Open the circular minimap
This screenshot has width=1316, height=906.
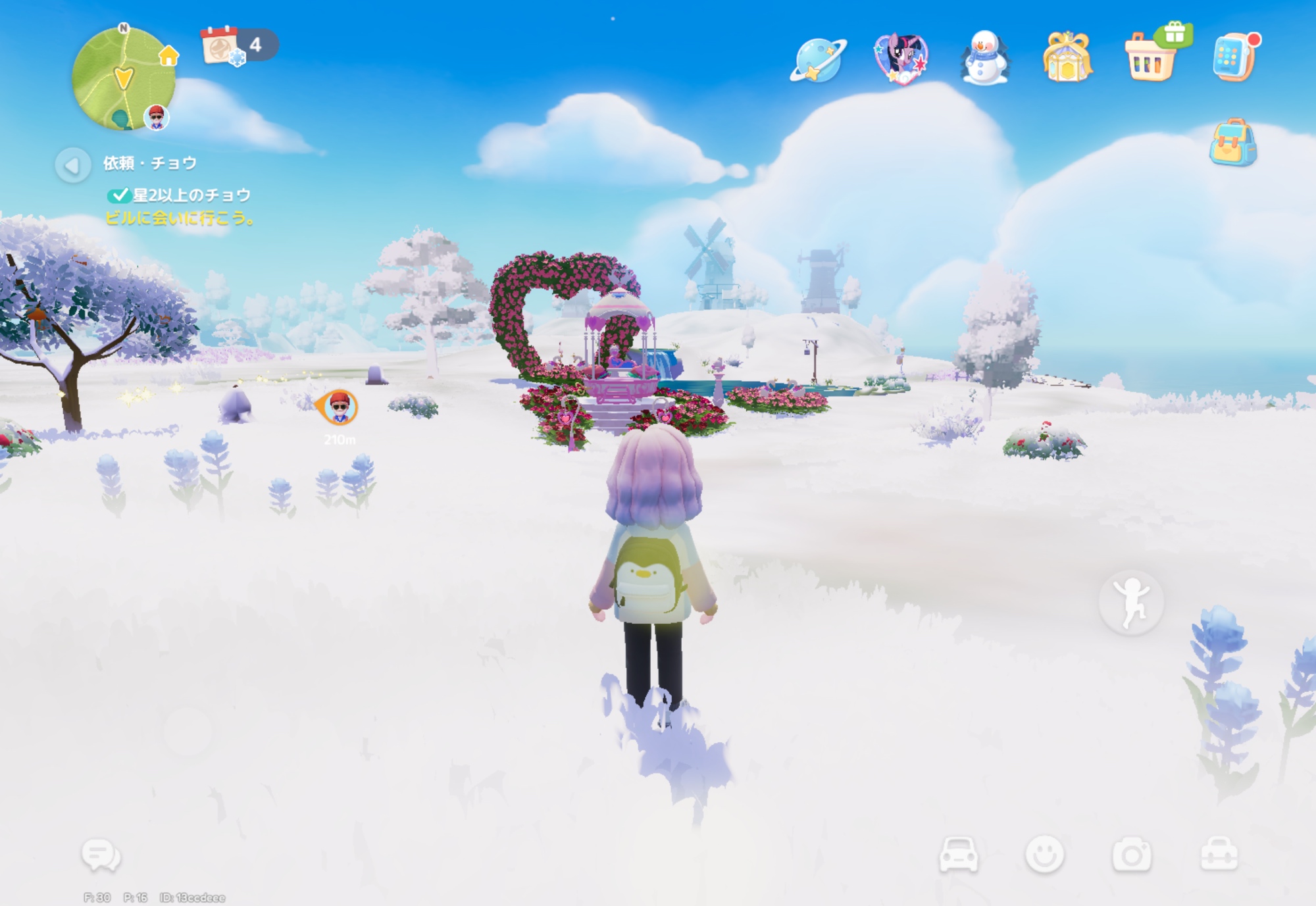click(x=123, y=78)
